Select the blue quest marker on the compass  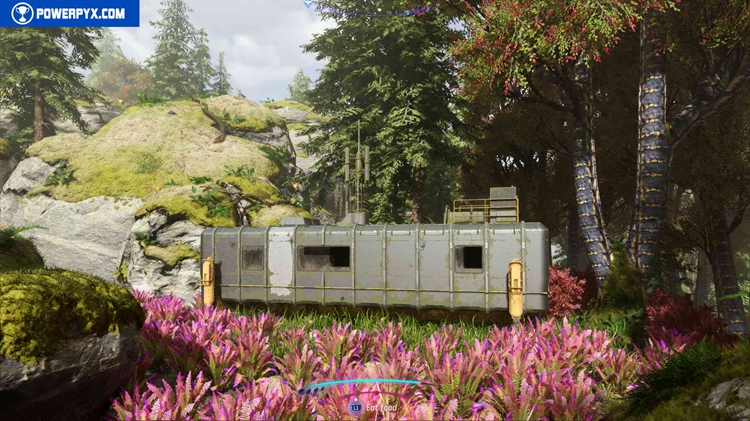[x=310, y=4]
